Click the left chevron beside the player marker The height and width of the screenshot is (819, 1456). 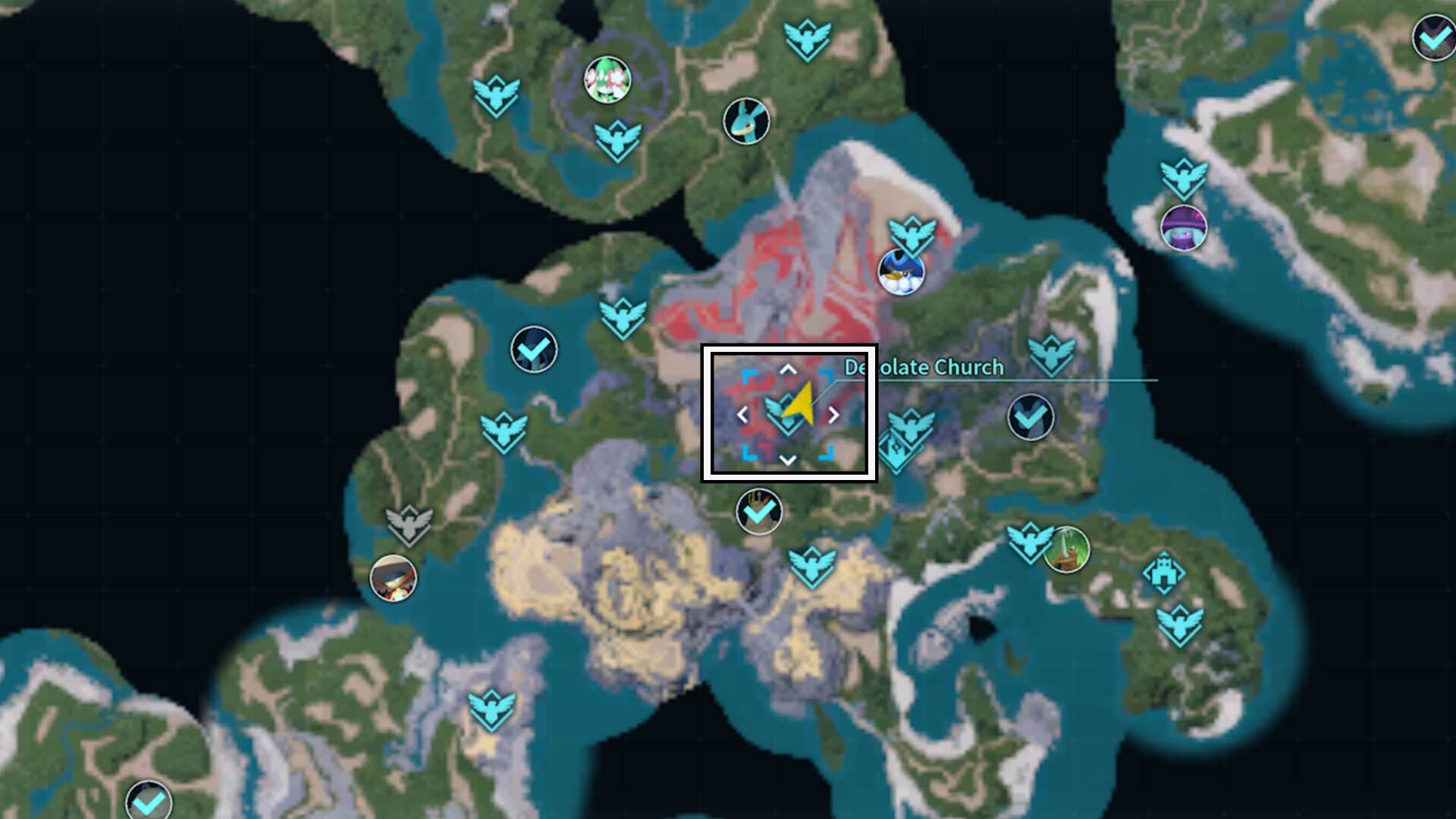(743, 414)
